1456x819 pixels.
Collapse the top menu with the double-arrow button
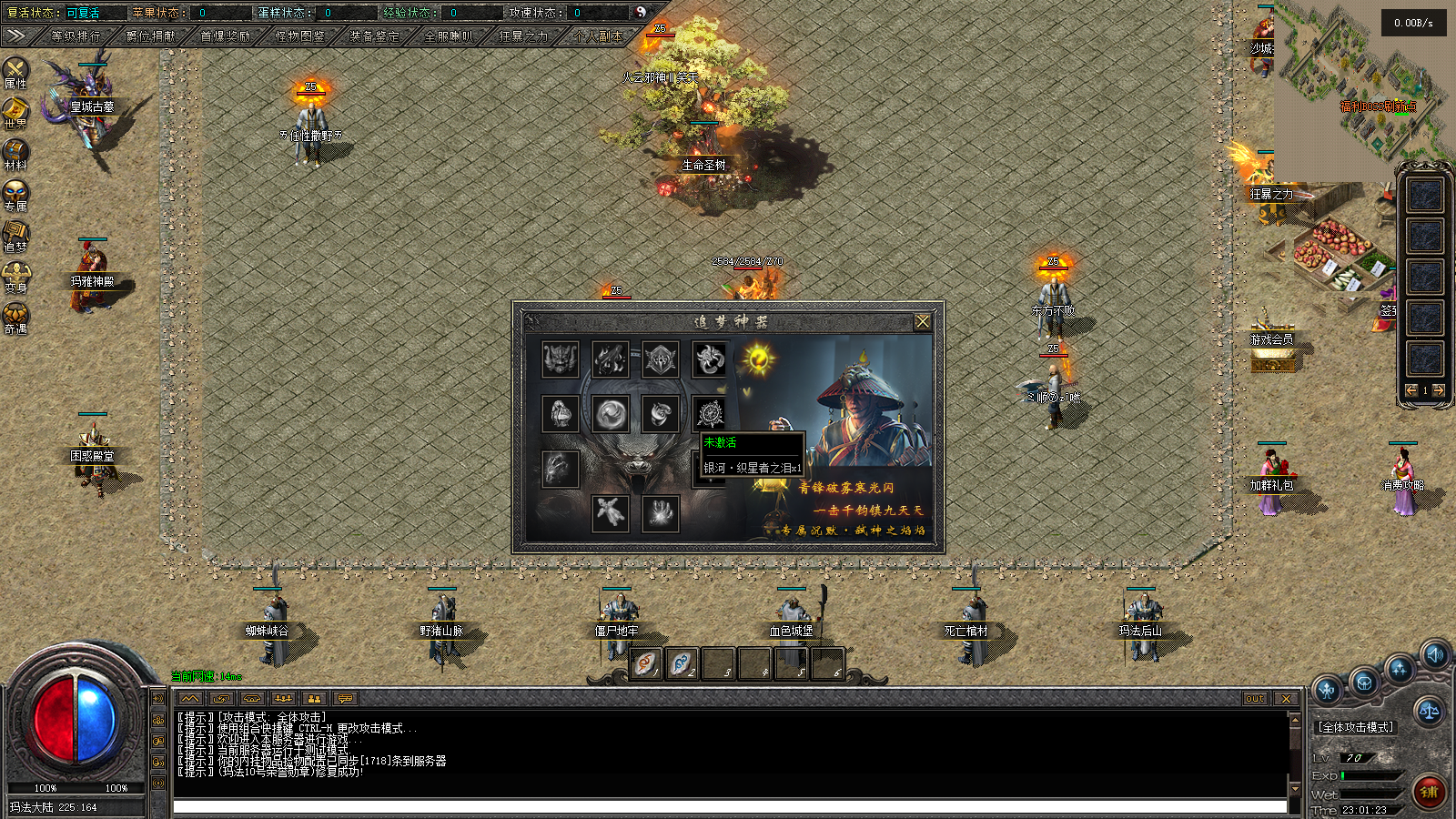click(x=15, y=35)
